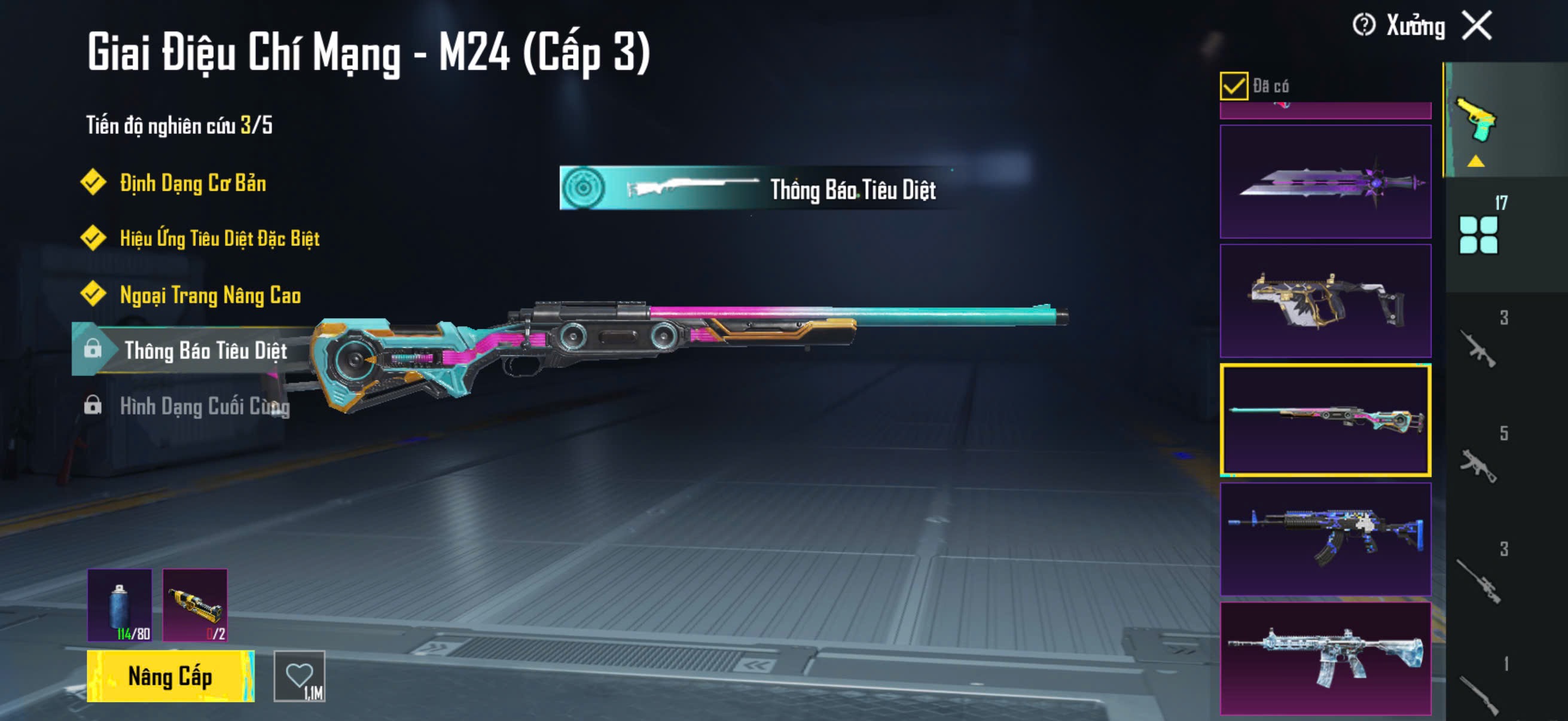
Task: Open the all-weapons grid category tab
Action: click(x=1478, y=234)
